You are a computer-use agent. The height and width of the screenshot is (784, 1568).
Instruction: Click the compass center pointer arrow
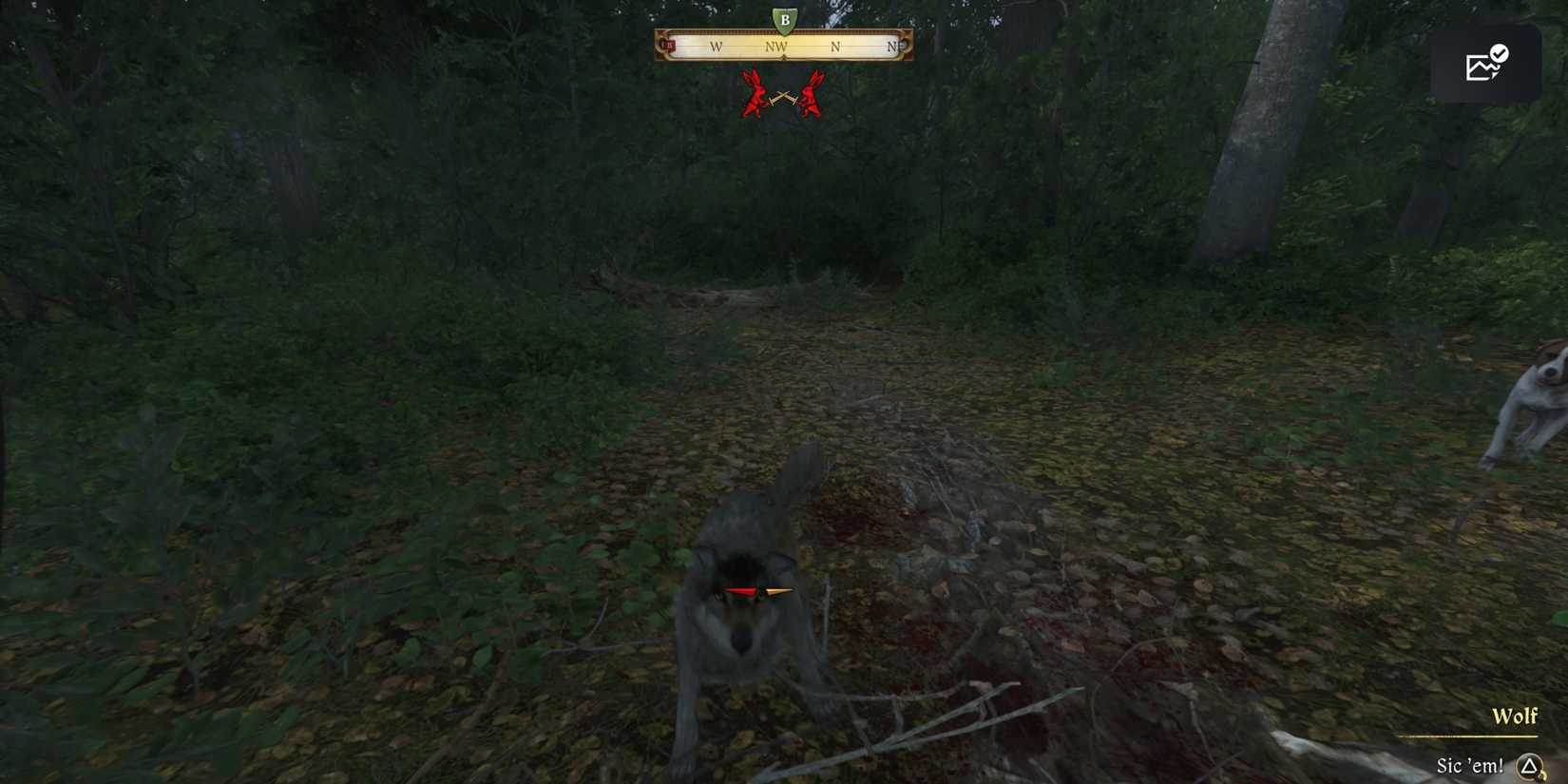click(782, 57)
